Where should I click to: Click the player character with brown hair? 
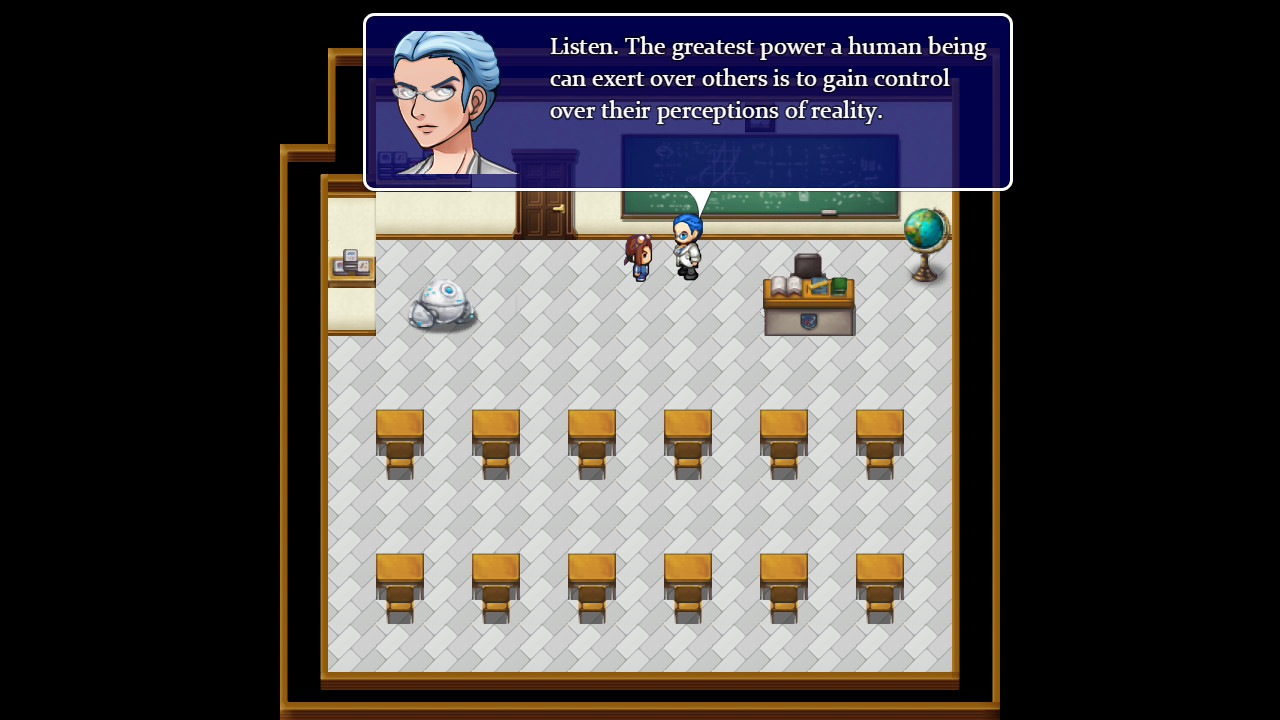point(640,260)
